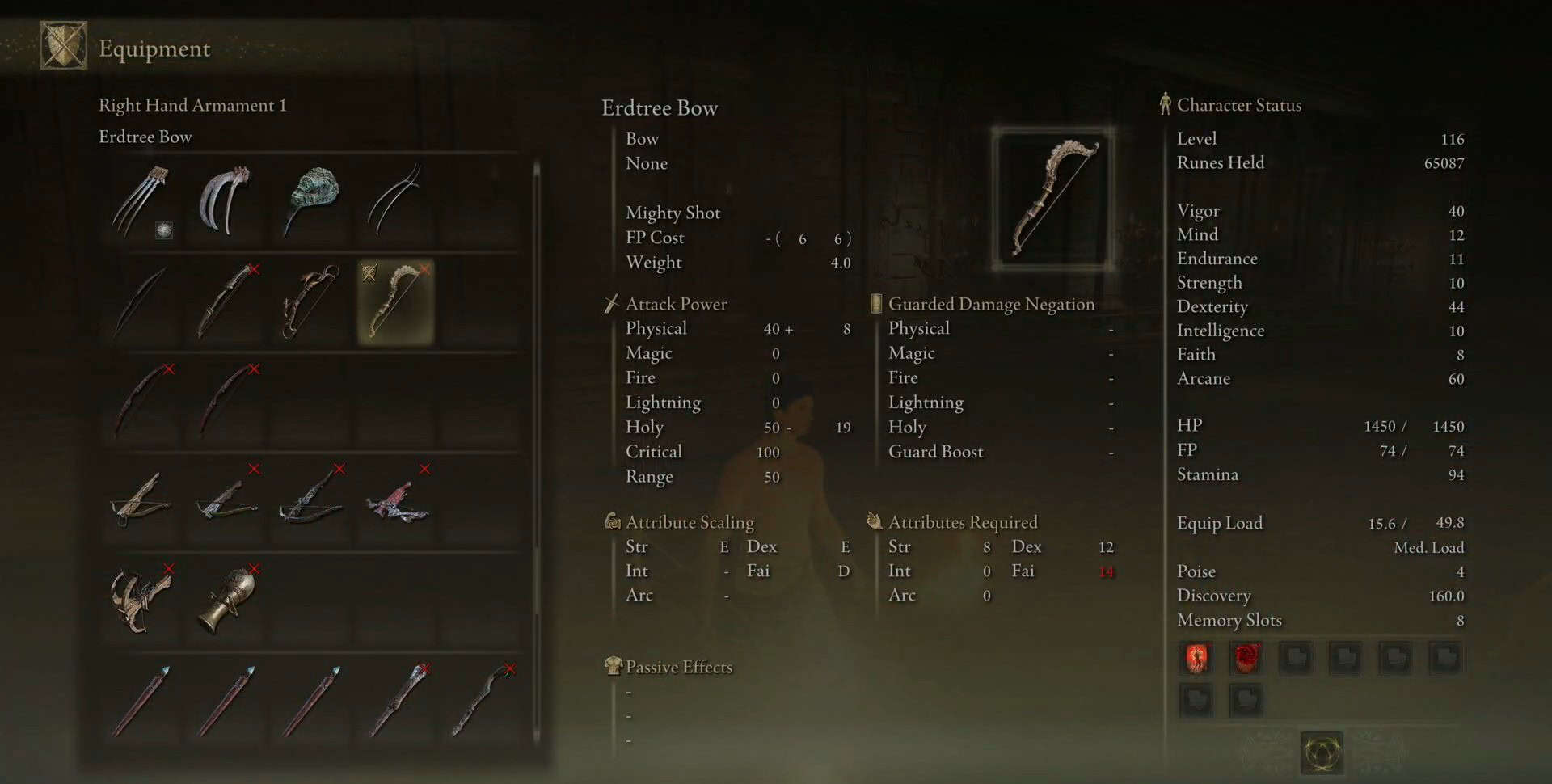Select the teal ornate fan-shaped weapon

coord(312,202)
